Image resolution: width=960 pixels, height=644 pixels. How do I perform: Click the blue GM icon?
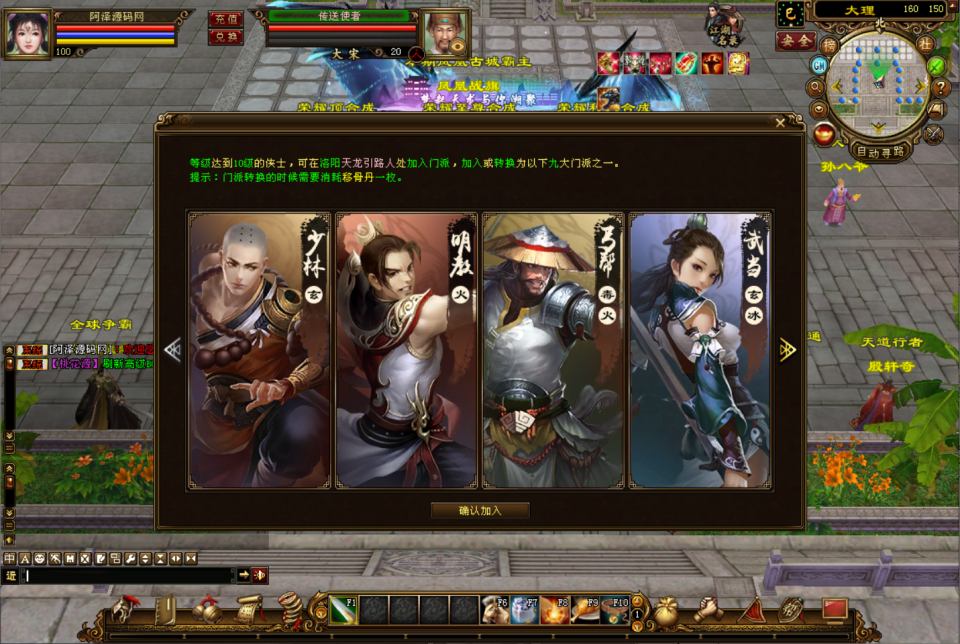pos(819,65)
